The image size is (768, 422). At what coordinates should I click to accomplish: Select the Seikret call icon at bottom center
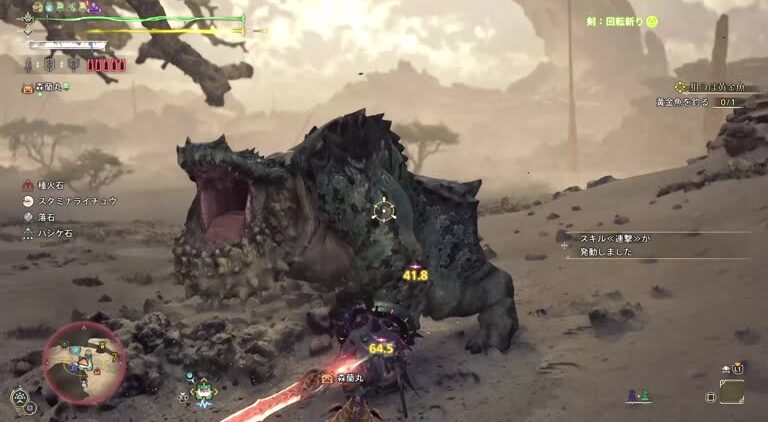[x=204, y=392]
